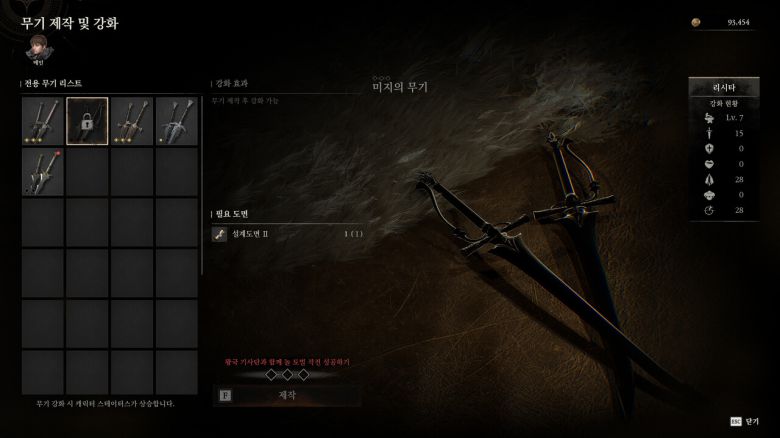Click the 제작 craft button
The image size is (780, 438).
(x=287, y=396)
